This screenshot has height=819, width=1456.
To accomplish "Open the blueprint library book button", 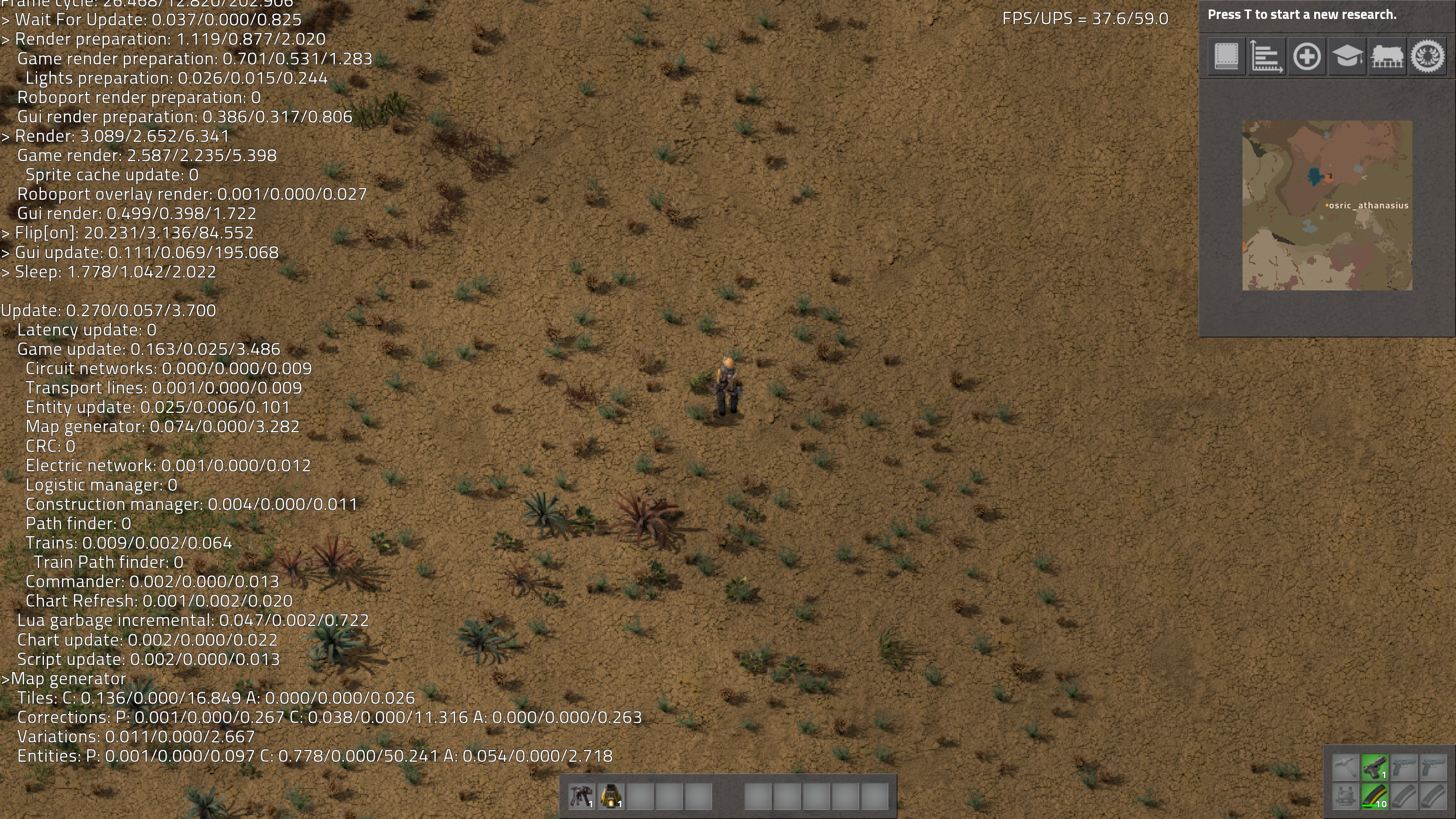I will coord(1226,56).
